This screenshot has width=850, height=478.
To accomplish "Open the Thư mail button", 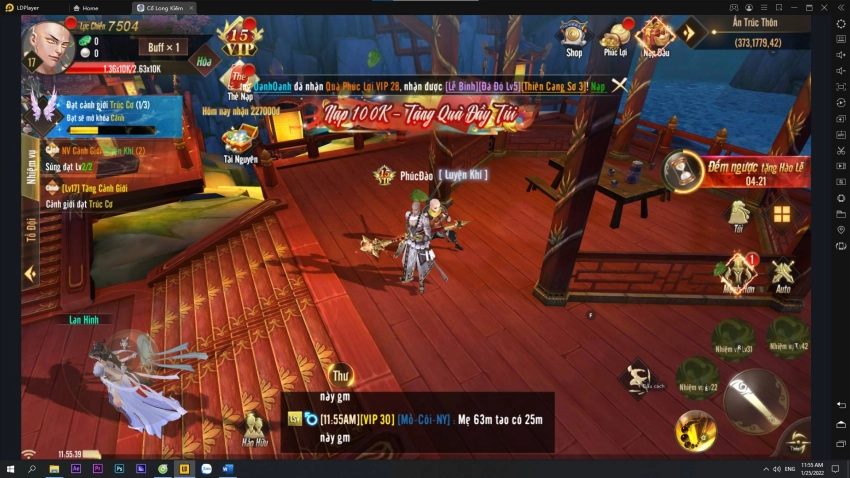I will click(x=341, y=377).
